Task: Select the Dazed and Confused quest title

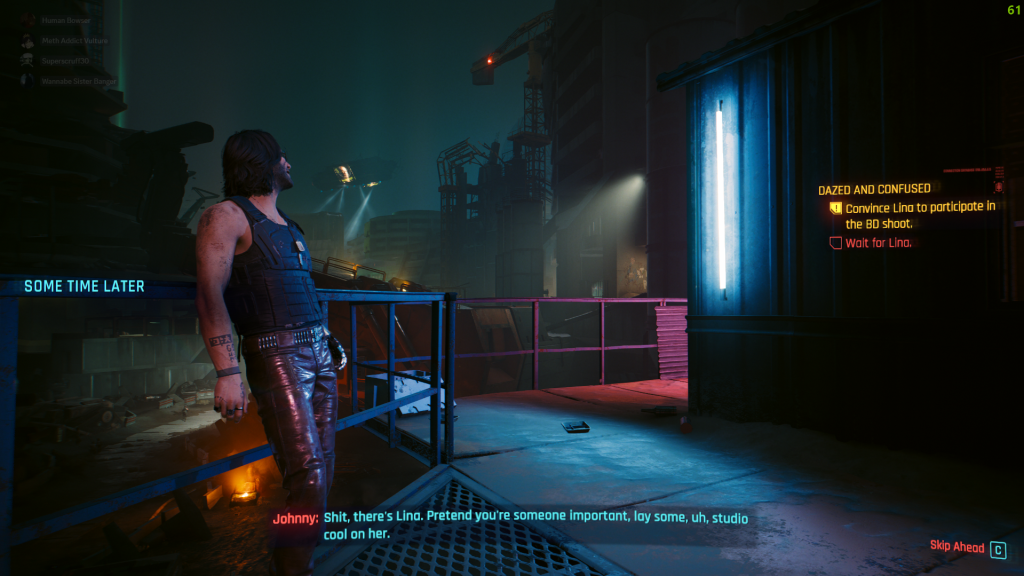Action: [x=874, y=189]
